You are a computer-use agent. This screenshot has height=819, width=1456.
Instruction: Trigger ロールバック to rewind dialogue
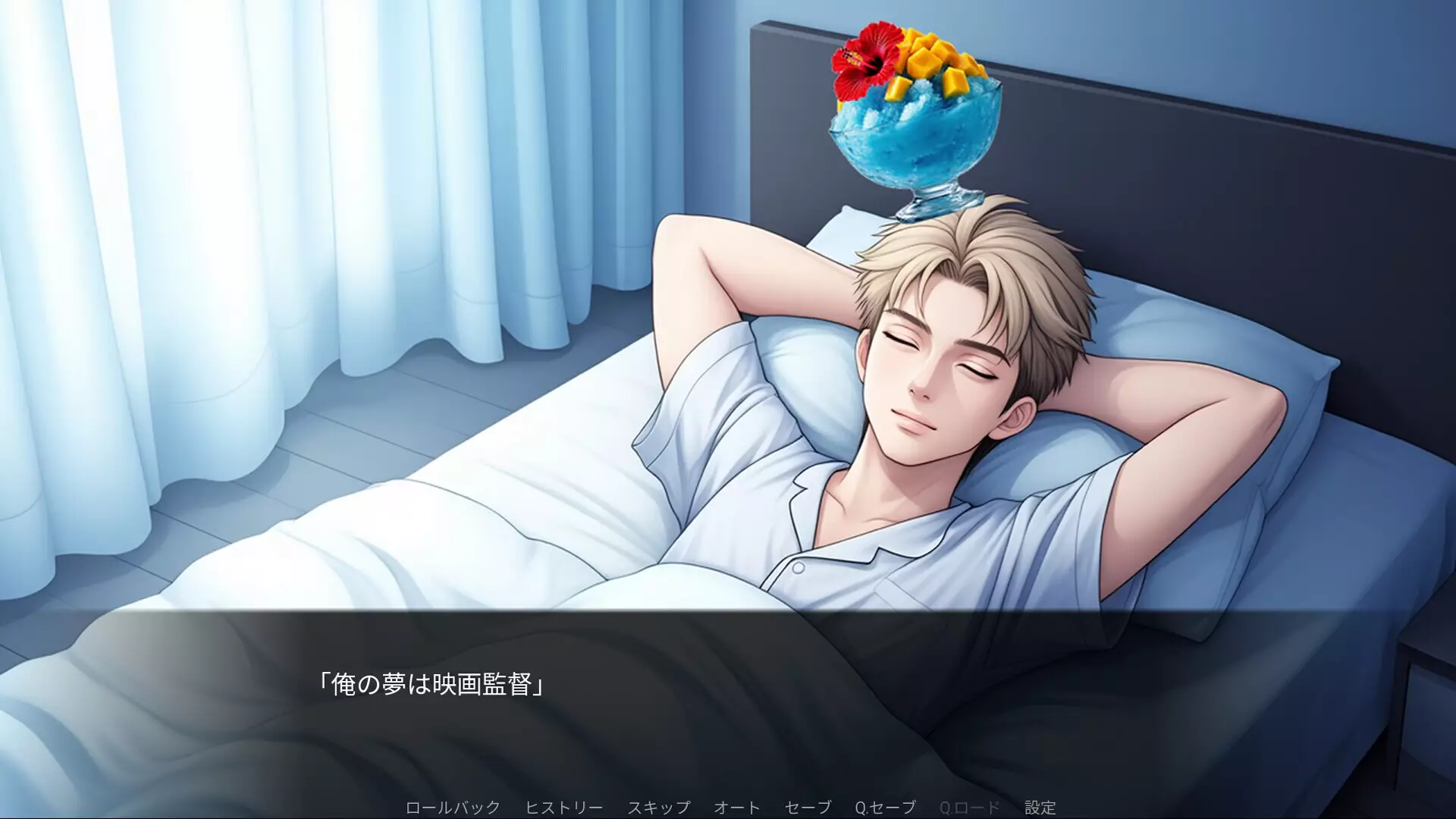tap(453, 807)
